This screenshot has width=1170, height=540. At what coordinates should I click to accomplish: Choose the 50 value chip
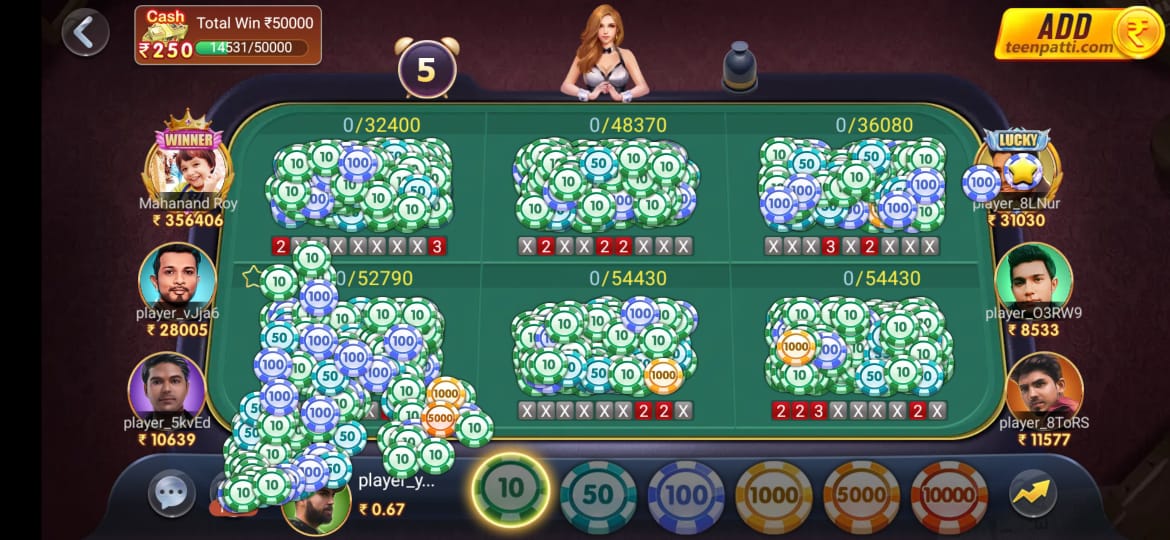(x=598, y=495)
